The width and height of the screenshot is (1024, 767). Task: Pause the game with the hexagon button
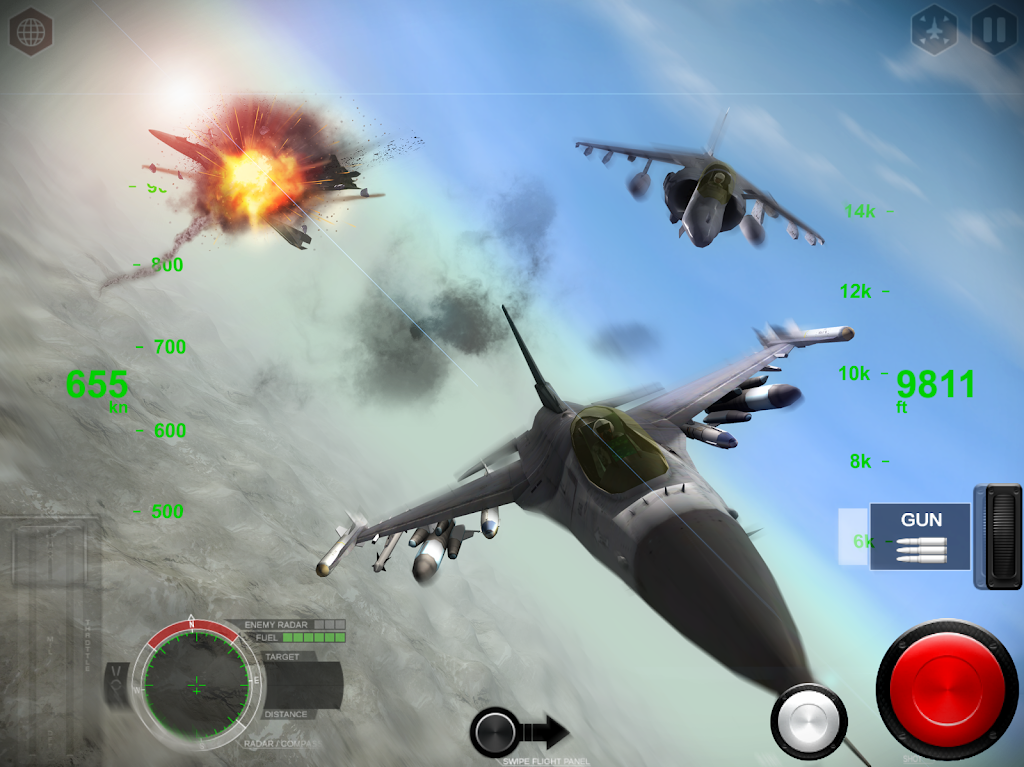coord(994,31)
